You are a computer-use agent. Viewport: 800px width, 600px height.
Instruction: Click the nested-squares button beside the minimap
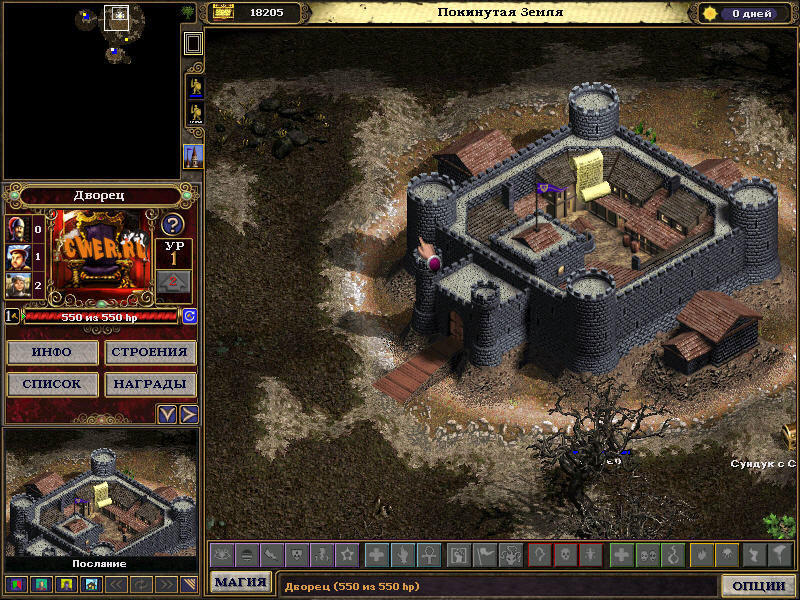(x=193, y=43)
